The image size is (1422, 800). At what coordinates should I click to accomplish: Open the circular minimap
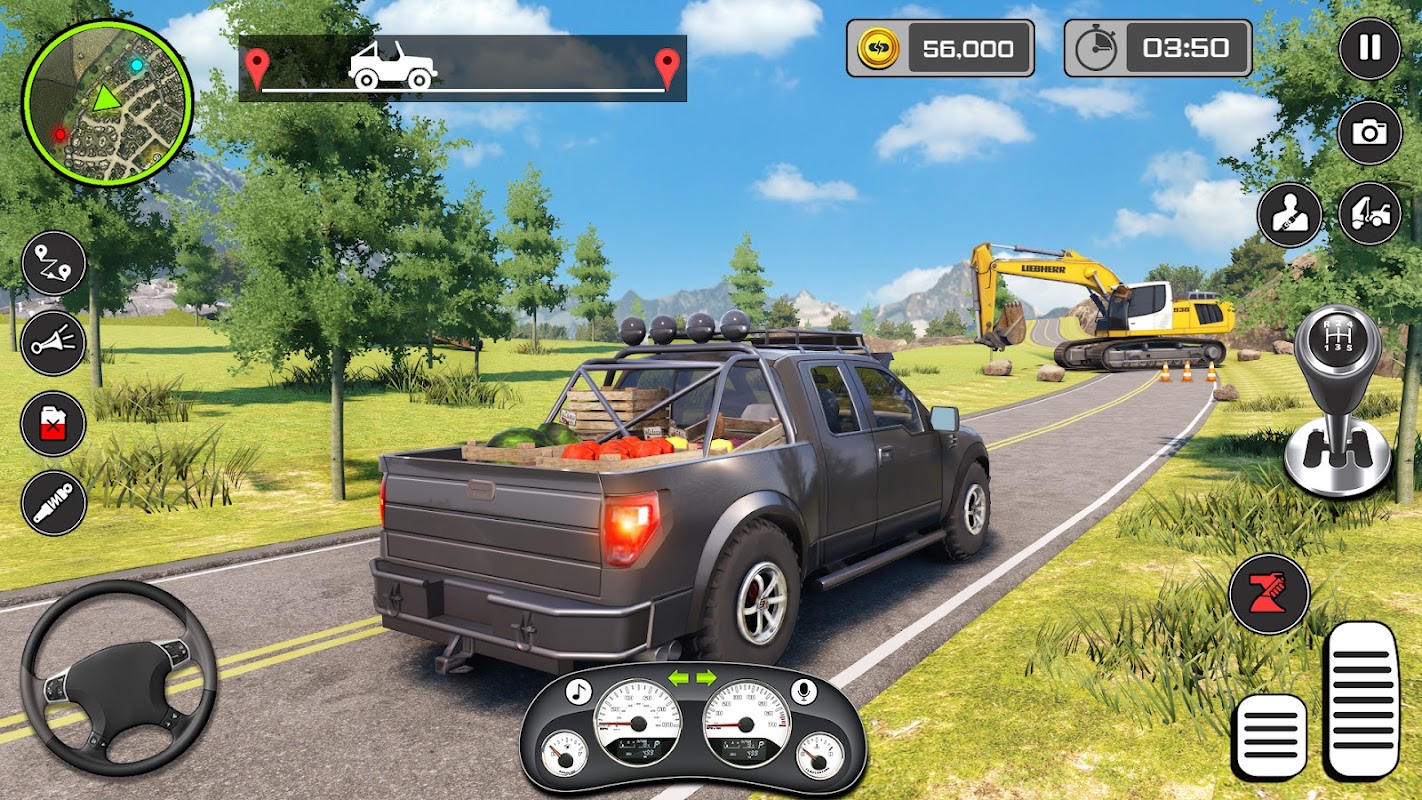pos(107,103)
